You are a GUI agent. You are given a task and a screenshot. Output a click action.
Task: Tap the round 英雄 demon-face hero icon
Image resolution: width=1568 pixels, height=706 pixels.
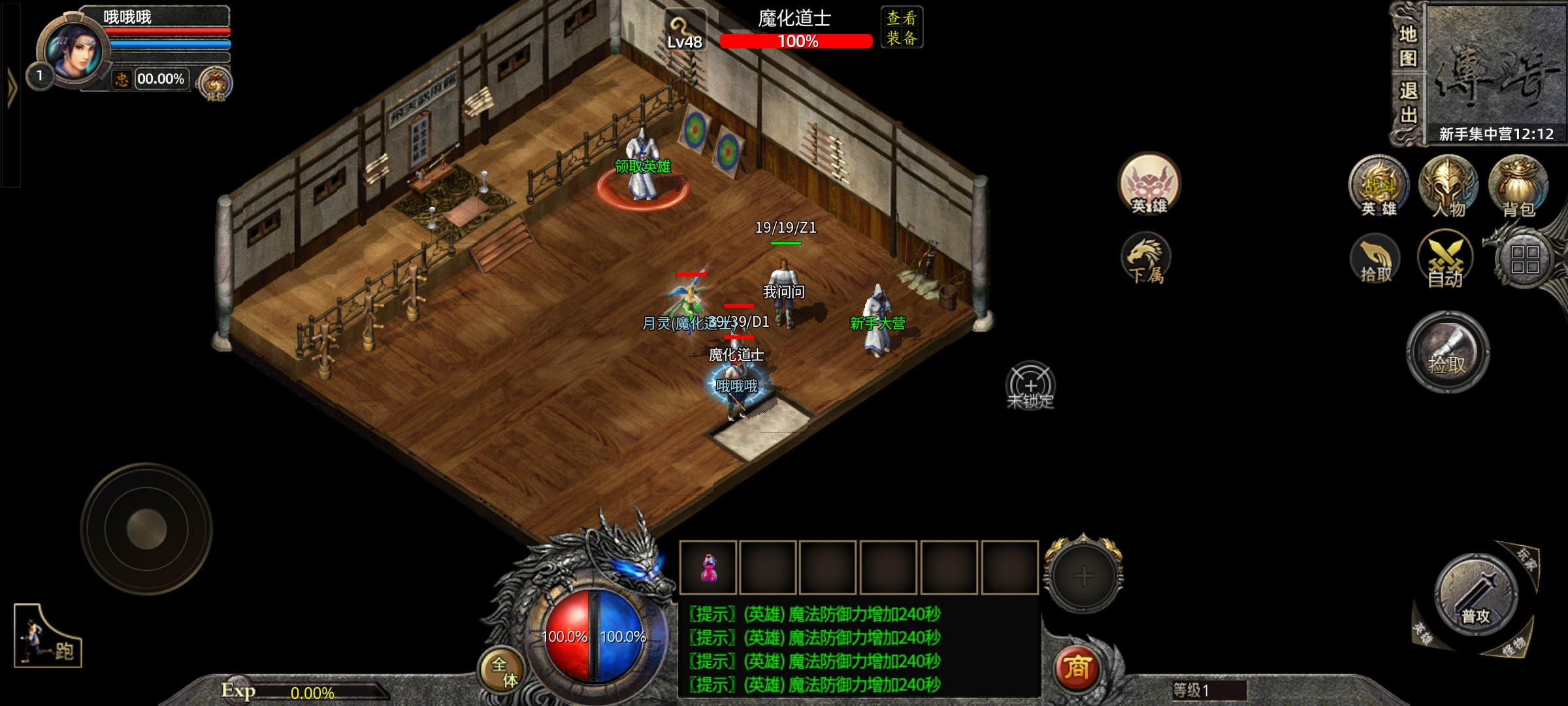[x=1149, y=184]
